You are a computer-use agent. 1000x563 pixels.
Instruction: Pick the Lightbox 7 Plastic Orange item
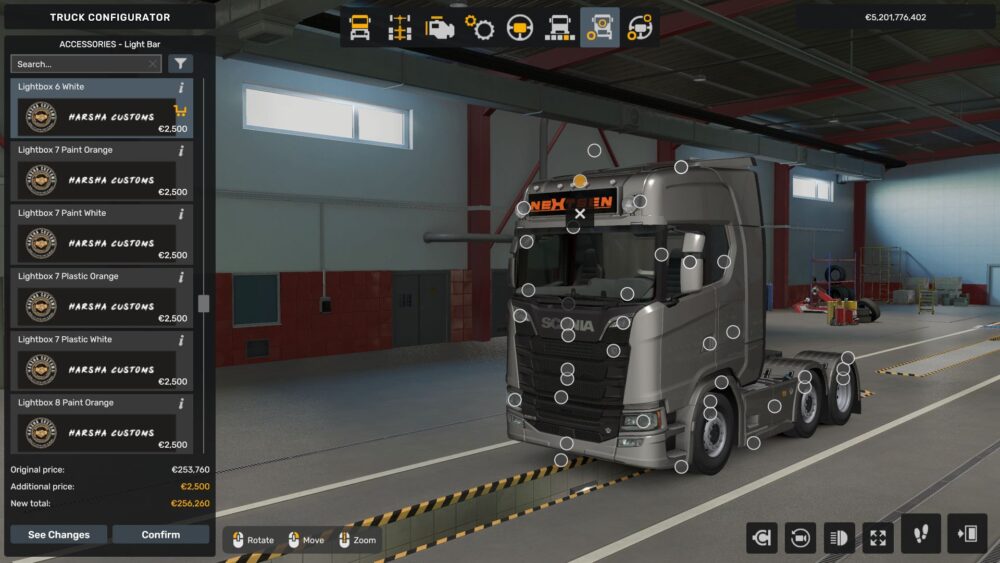point(98,297)
